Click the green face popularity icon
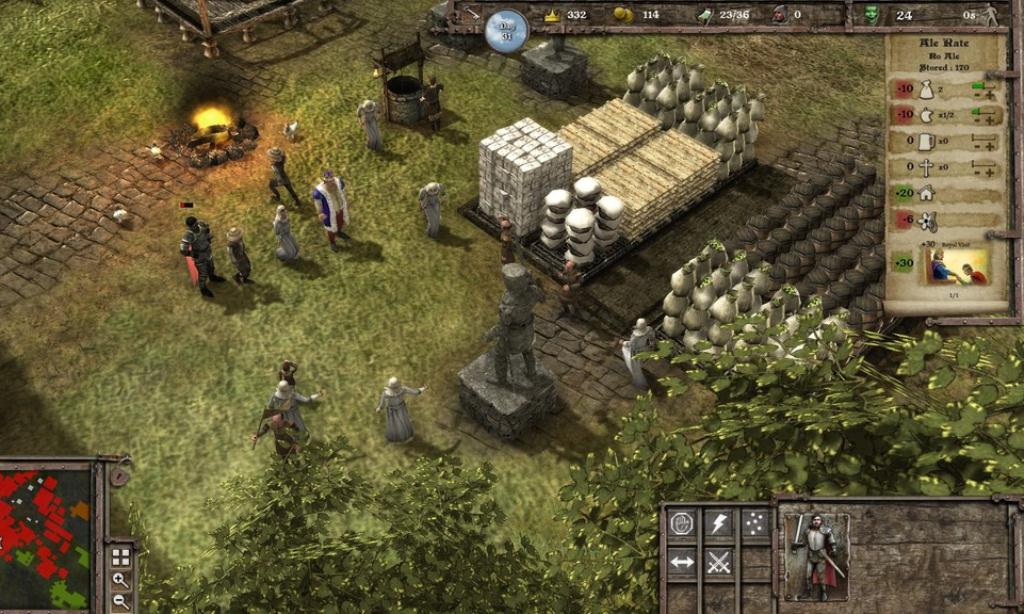This screenshot has height=614, width=1024. point(871,14)
